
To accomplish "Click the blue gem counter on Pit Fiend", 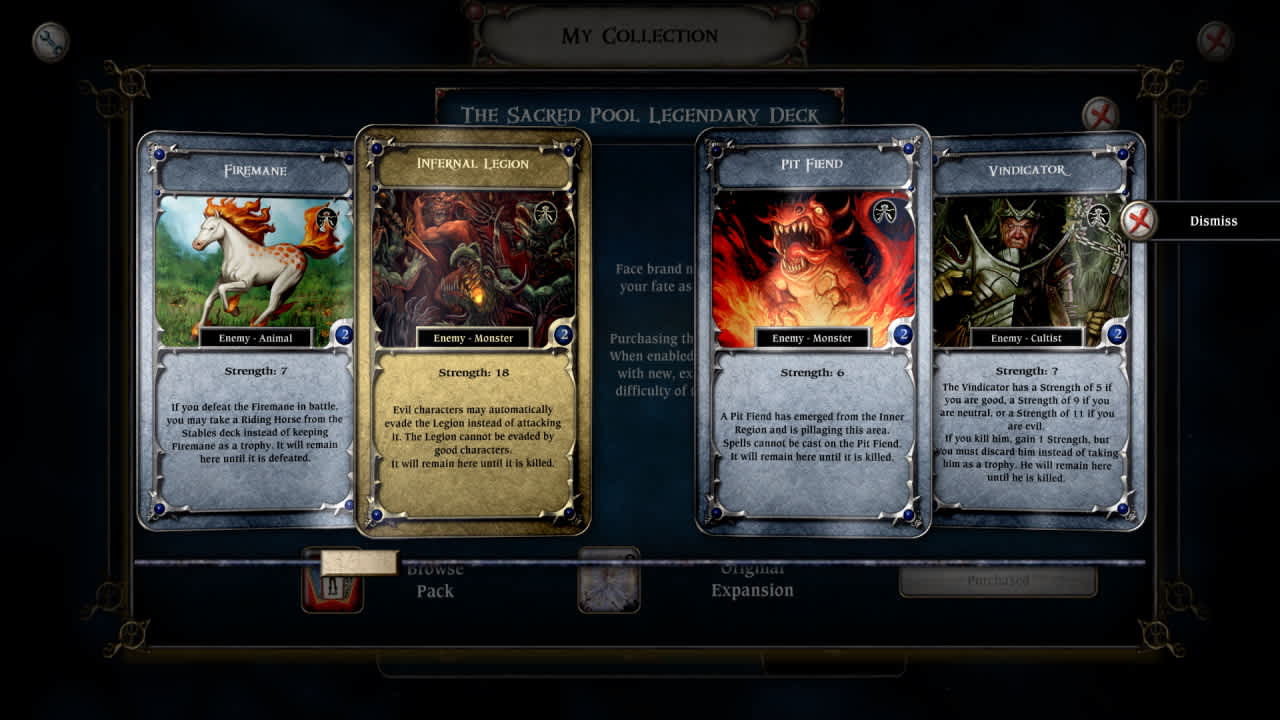I will pos(901,333).
